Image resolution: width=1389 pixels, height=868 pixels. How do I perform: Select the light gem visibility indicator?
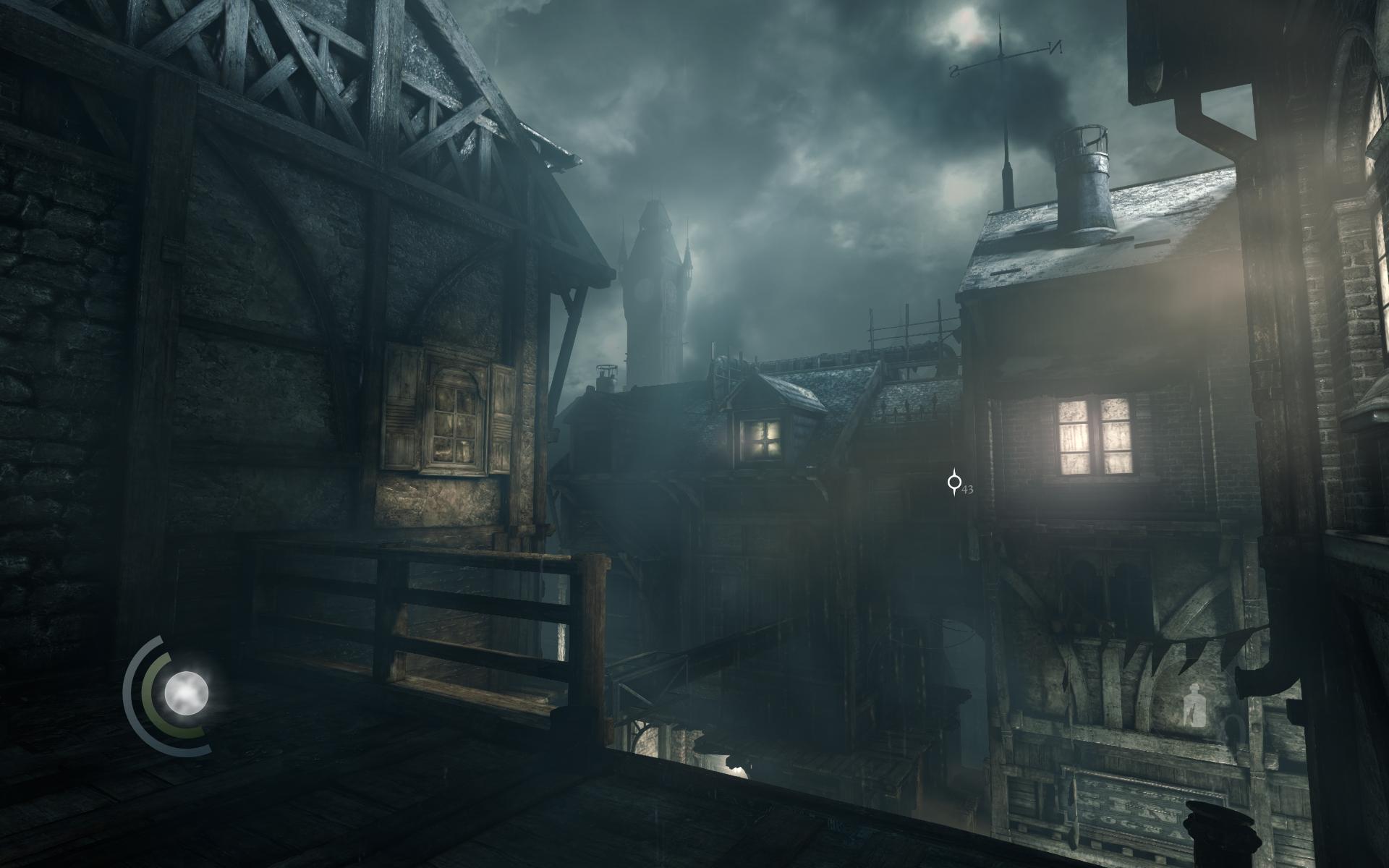pyautogui.click(x=186, y=692)
